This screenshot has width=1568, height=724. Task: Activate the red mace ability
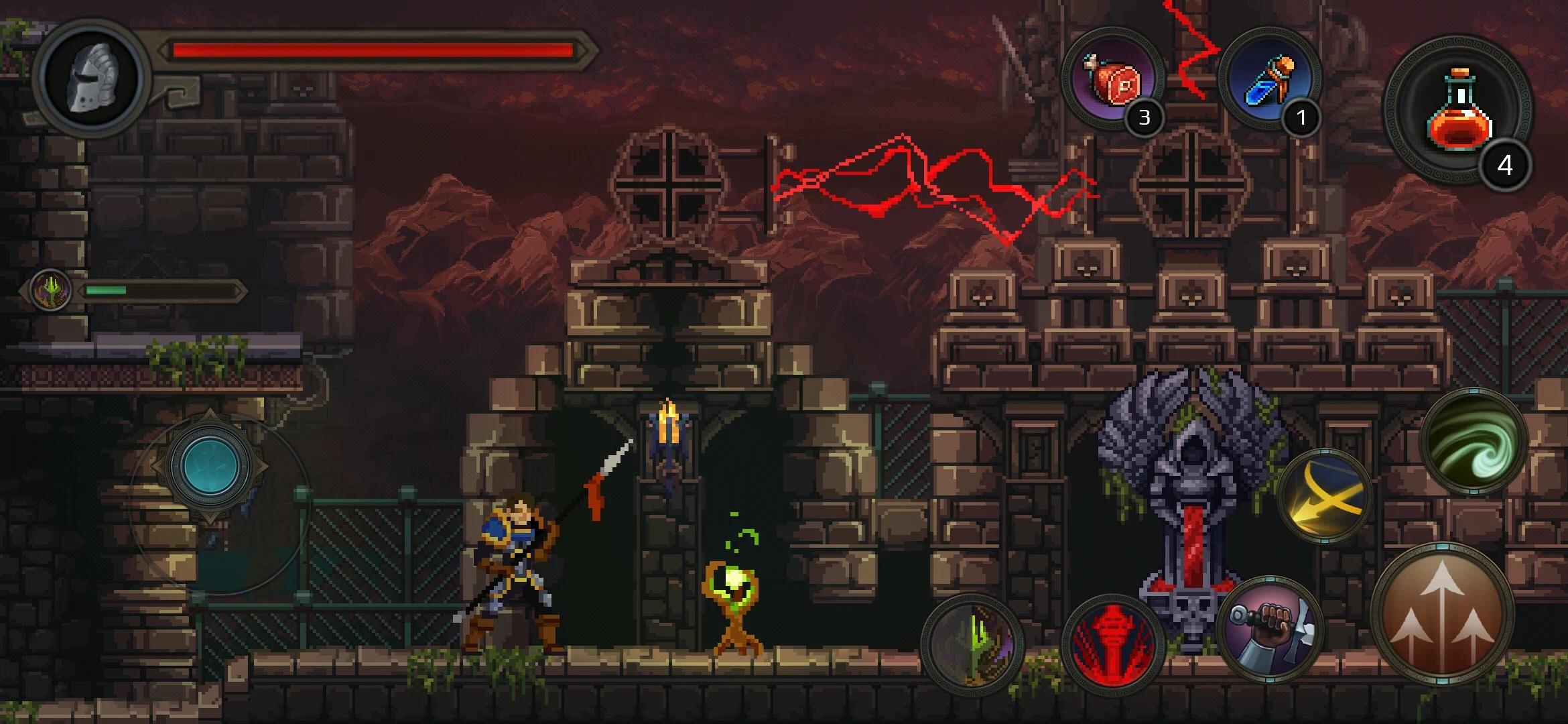(1112, 645)
